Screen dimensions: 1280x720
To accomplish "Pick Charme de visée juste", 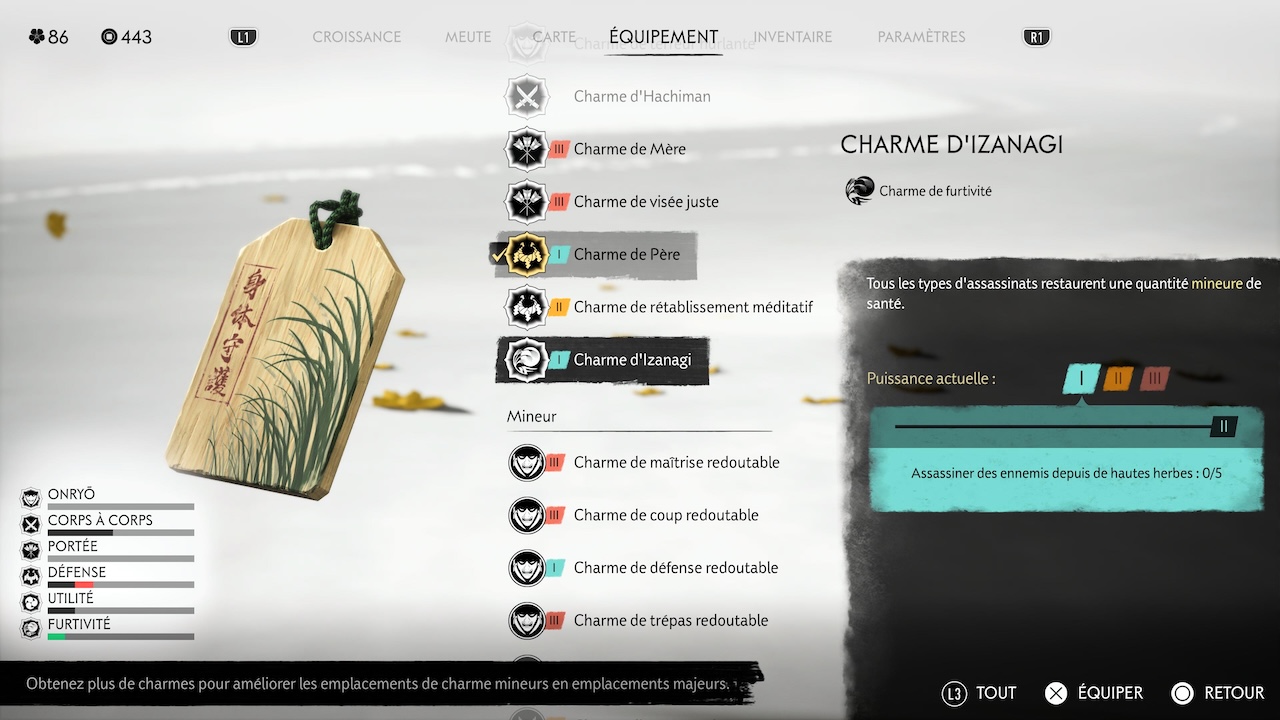I will point(645,202).
